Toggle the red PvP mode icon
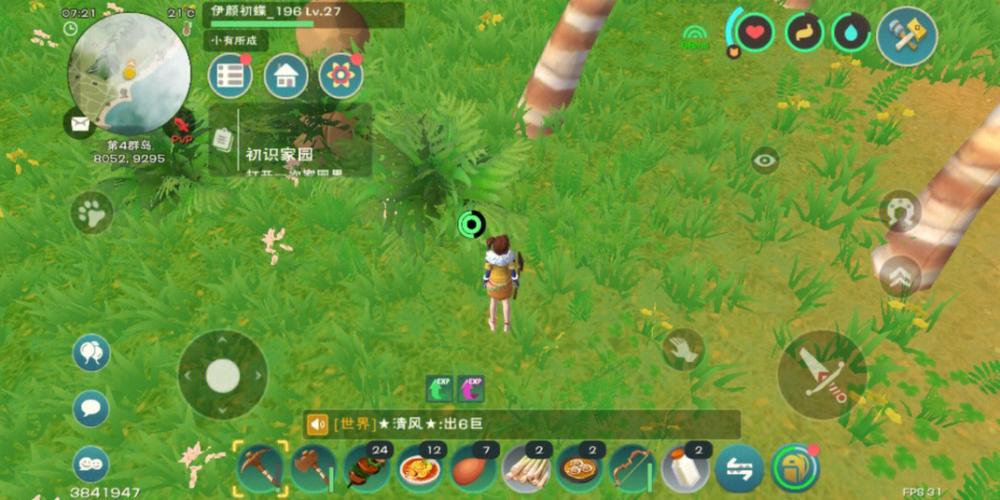Viewport: 1000px width, 500px height. coord(181,128)
